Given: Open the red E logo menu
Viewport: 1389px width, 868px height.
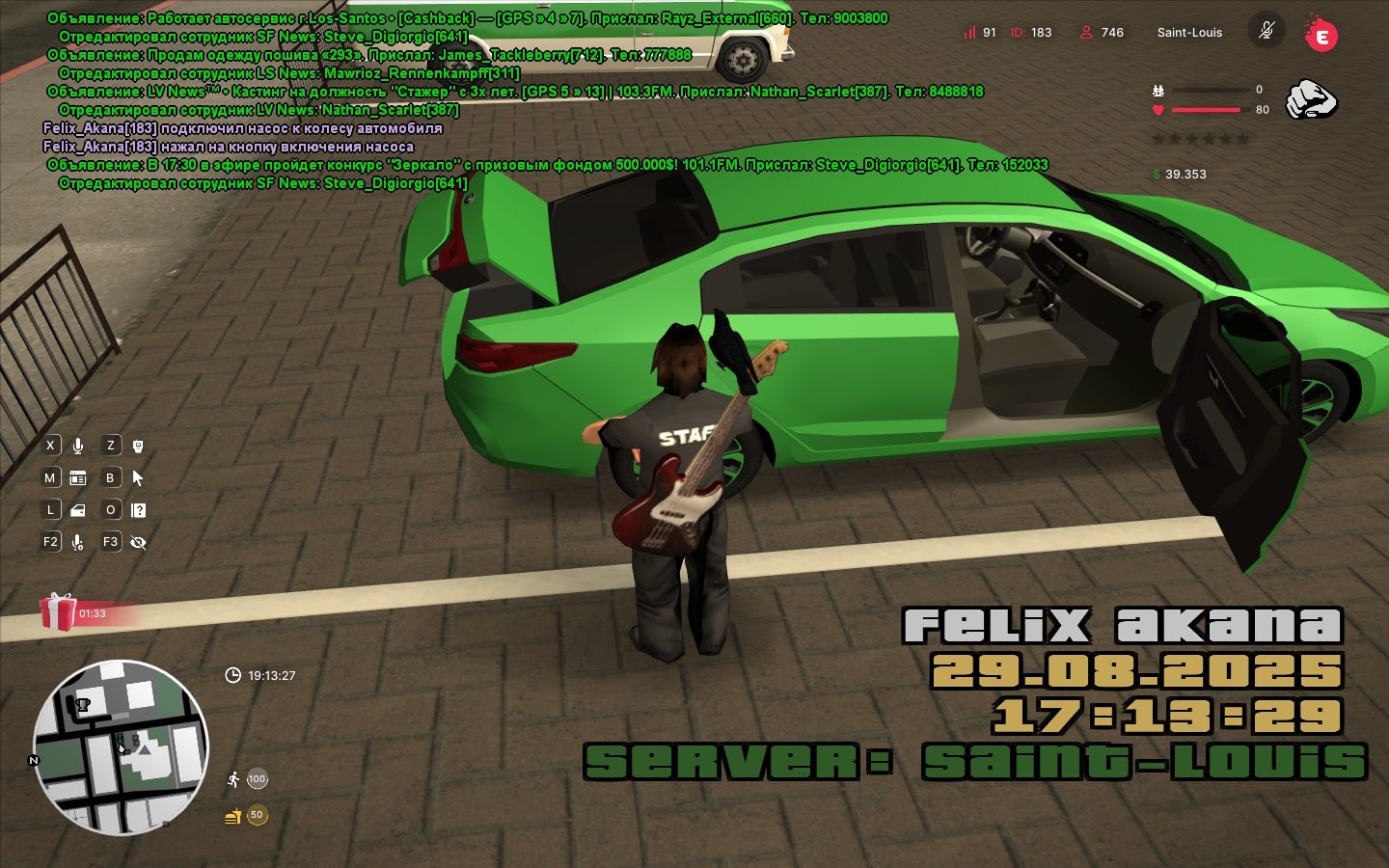Looking at the screenshot, I should 1321,36.
